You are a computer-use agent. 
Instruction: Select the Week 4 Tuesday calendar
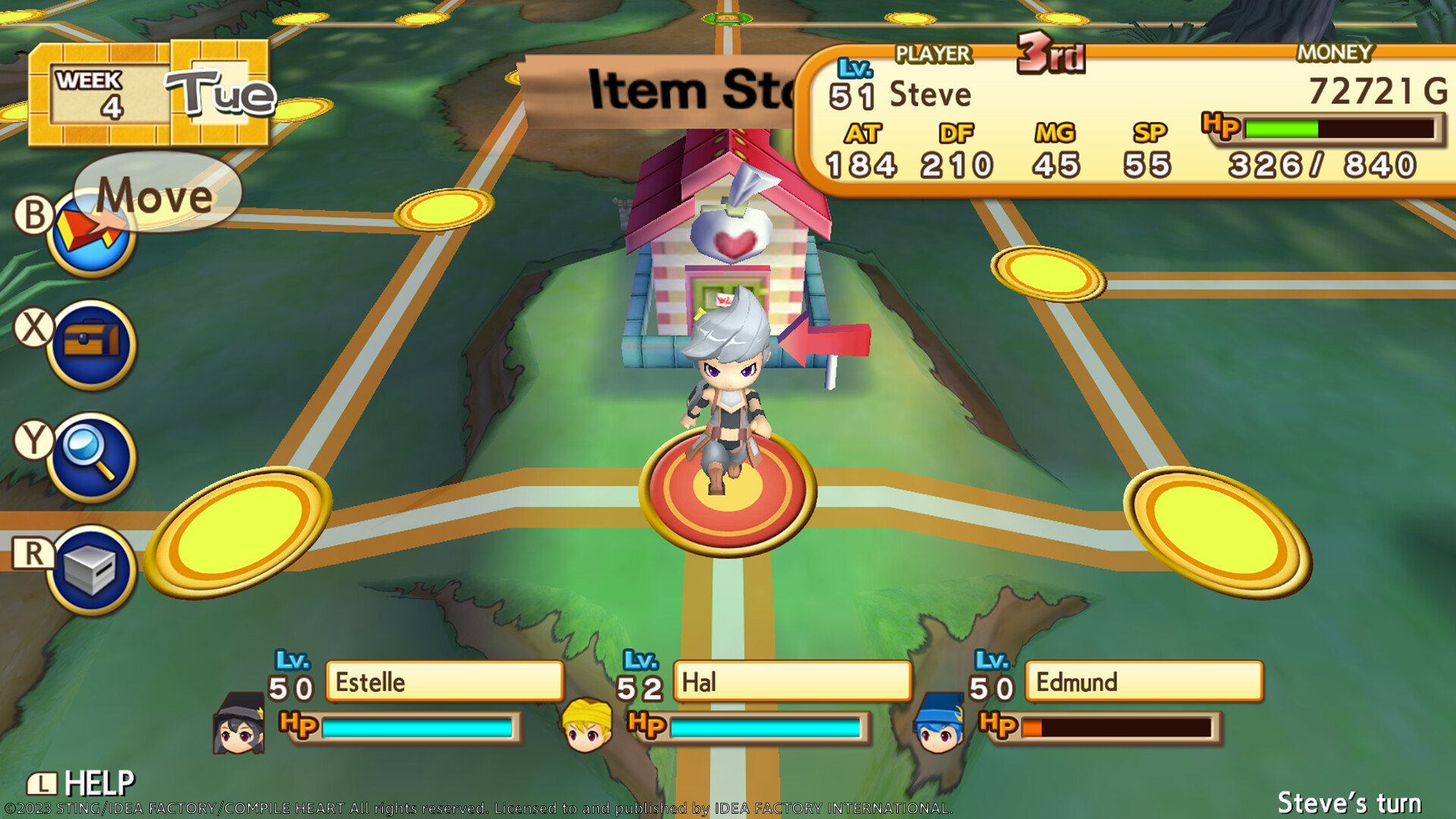point(152,91)
